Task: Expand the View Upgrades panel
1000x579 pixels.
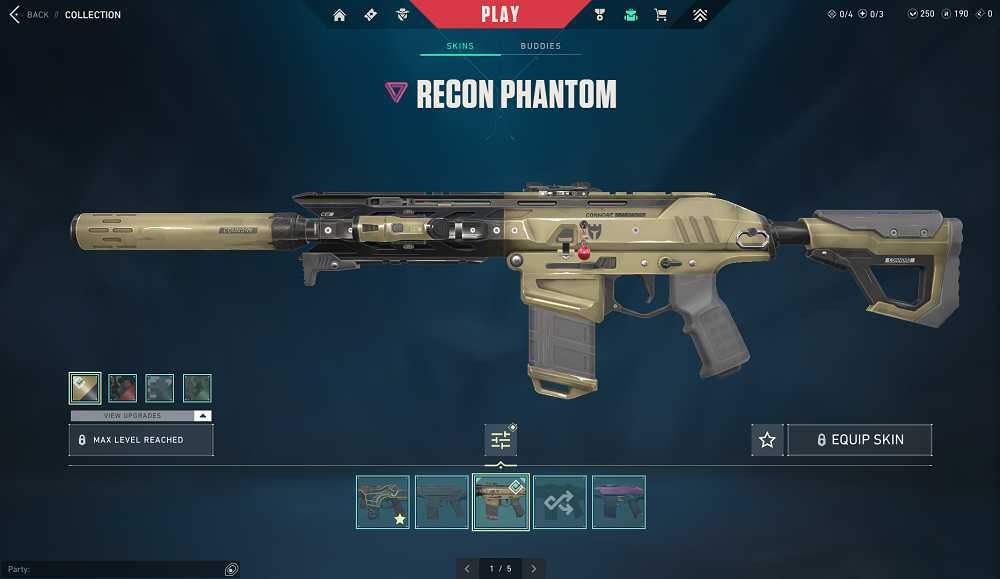Action: pyautogui.click(x=141, y=415)
